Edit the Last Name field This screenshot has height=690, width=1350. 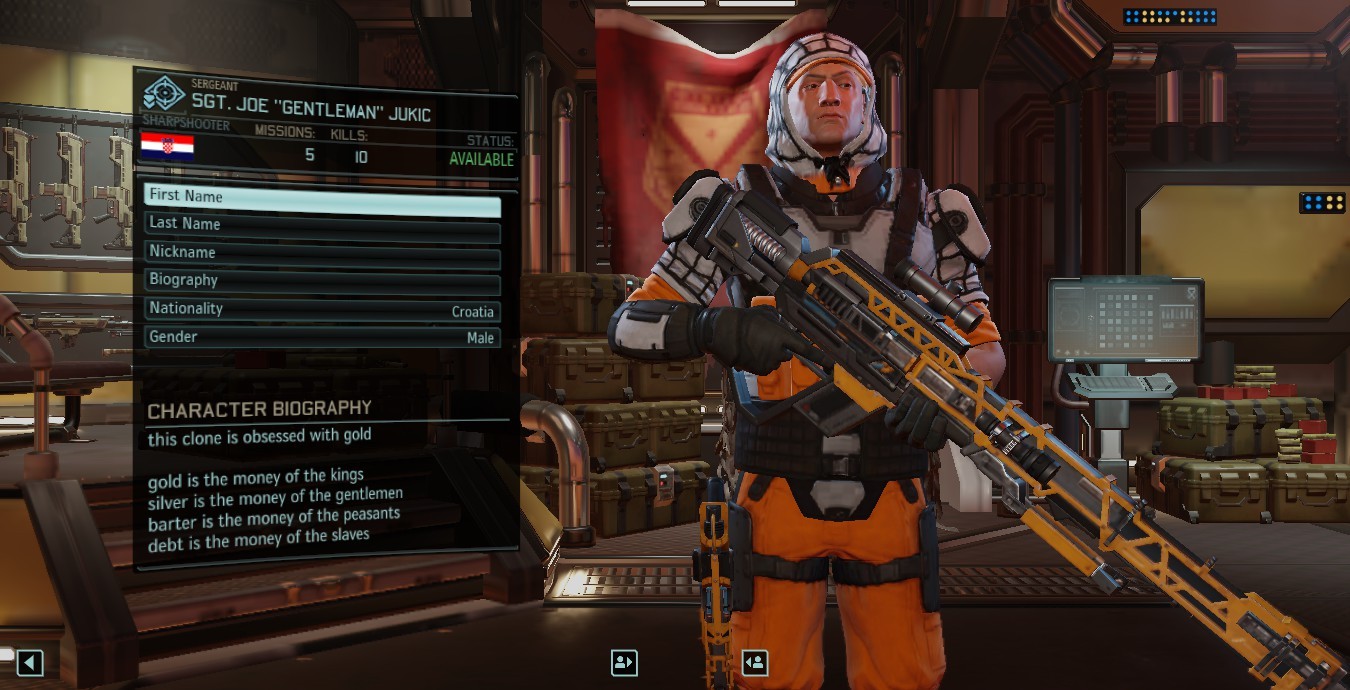coord(321,225)
